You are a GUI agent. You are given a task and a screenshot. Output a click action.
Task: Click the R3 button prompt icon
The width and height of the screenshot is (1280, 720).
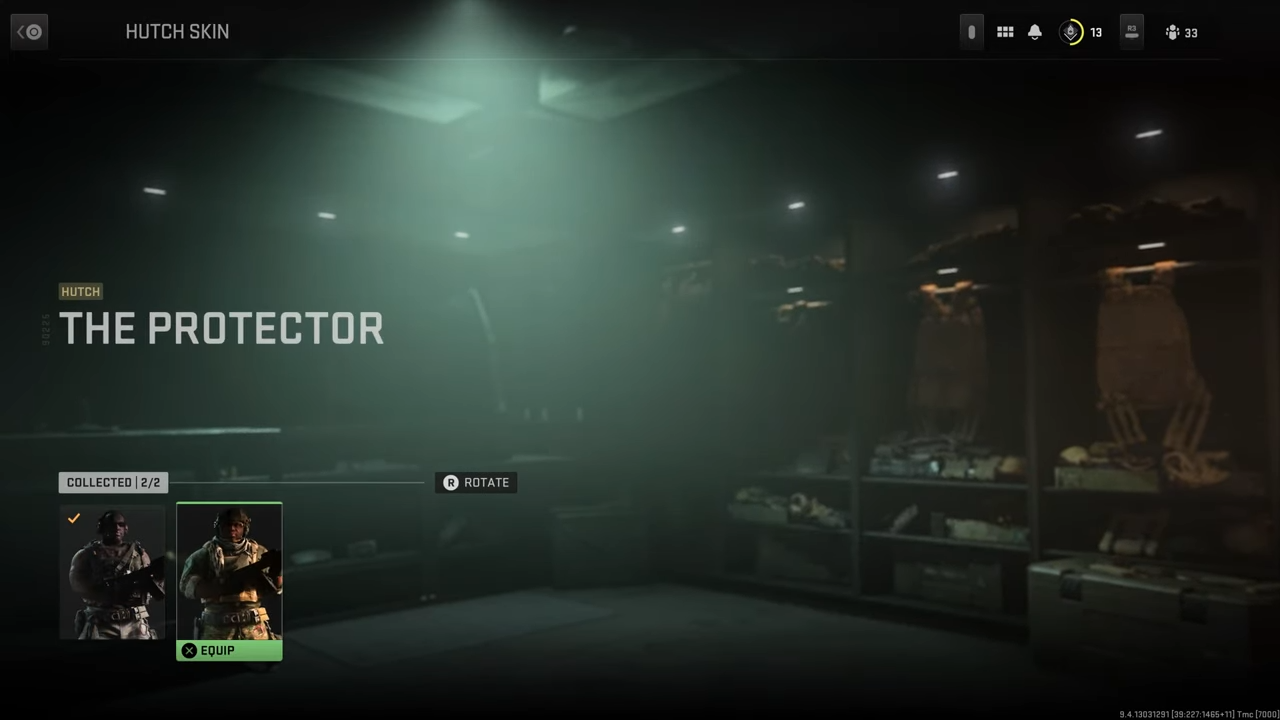point(1131,32)
